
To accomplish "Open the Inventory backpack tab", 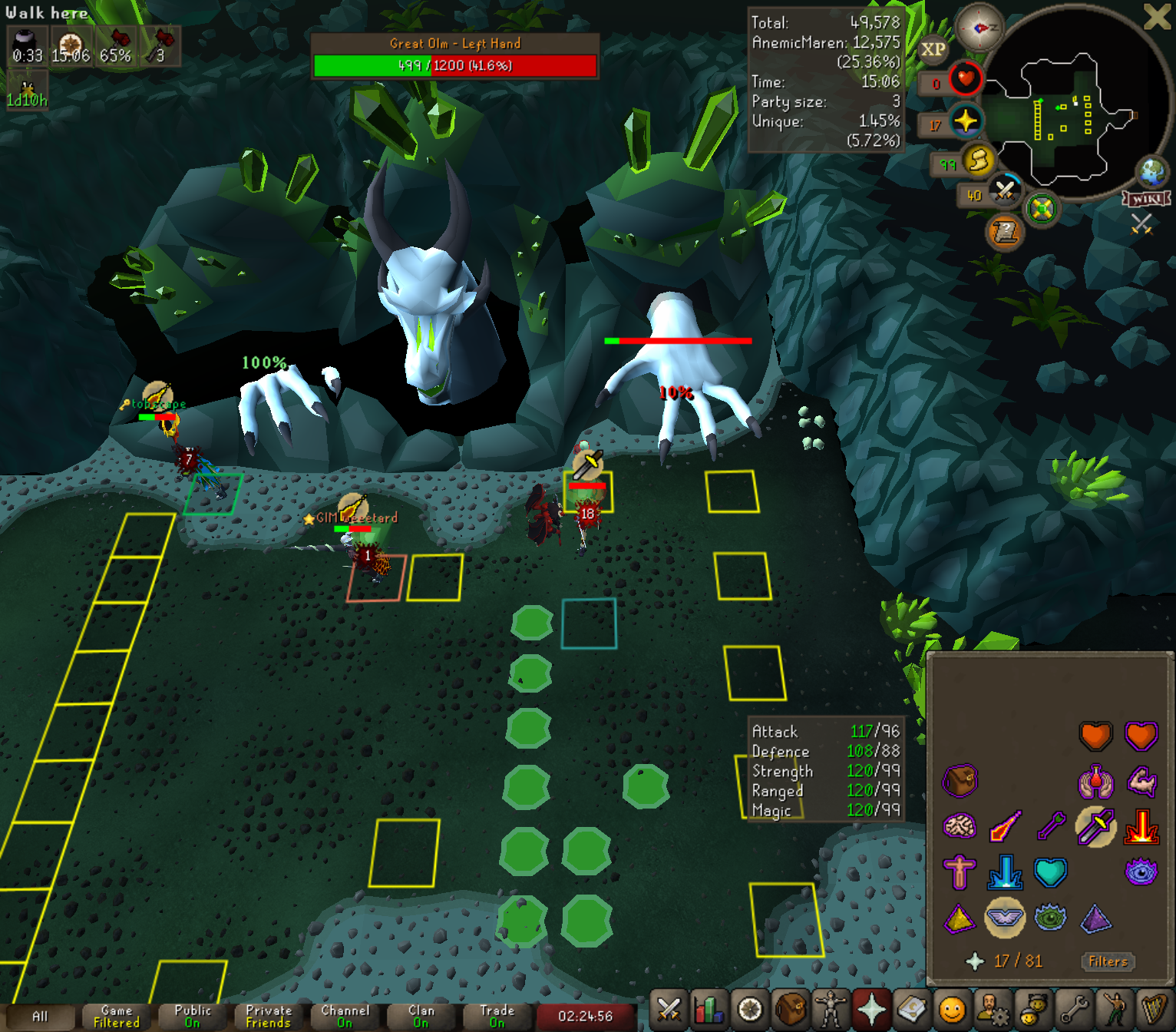I will point(790,1009).
